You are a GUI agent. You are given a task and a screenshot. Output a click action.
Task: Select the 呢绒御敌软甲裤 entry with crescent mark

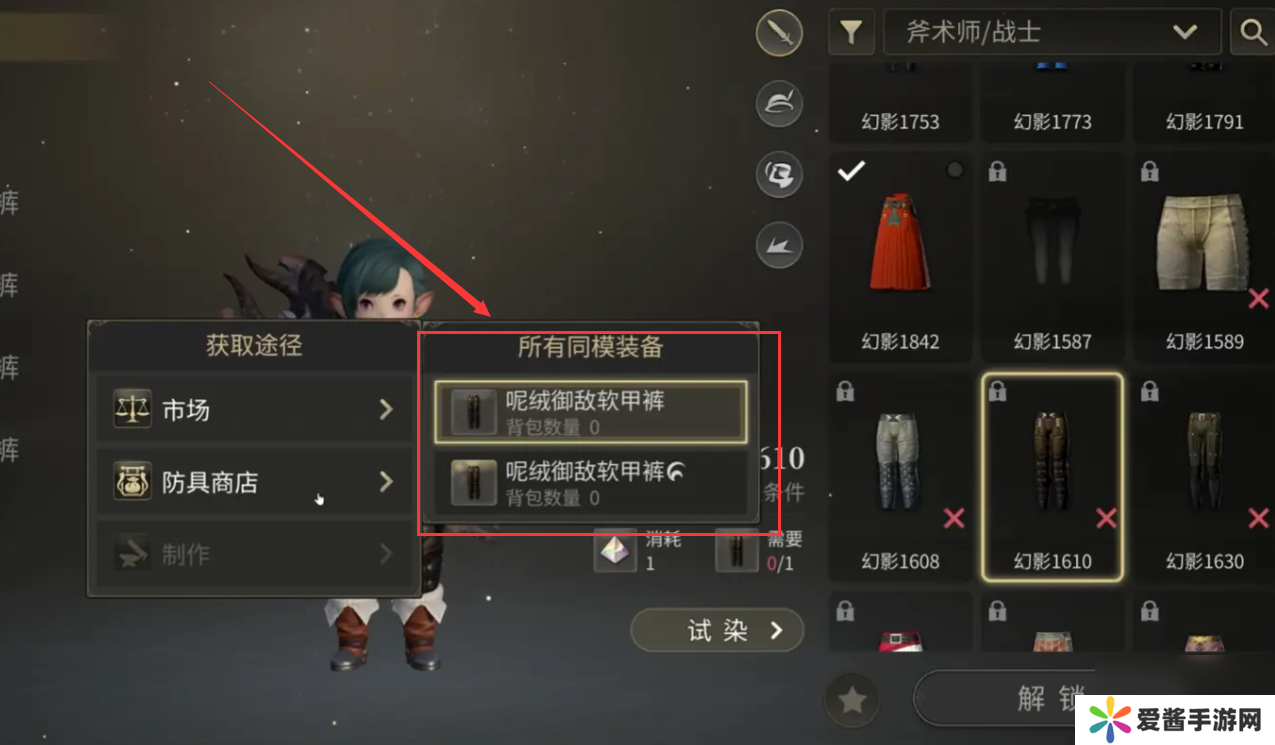[590, 483]
